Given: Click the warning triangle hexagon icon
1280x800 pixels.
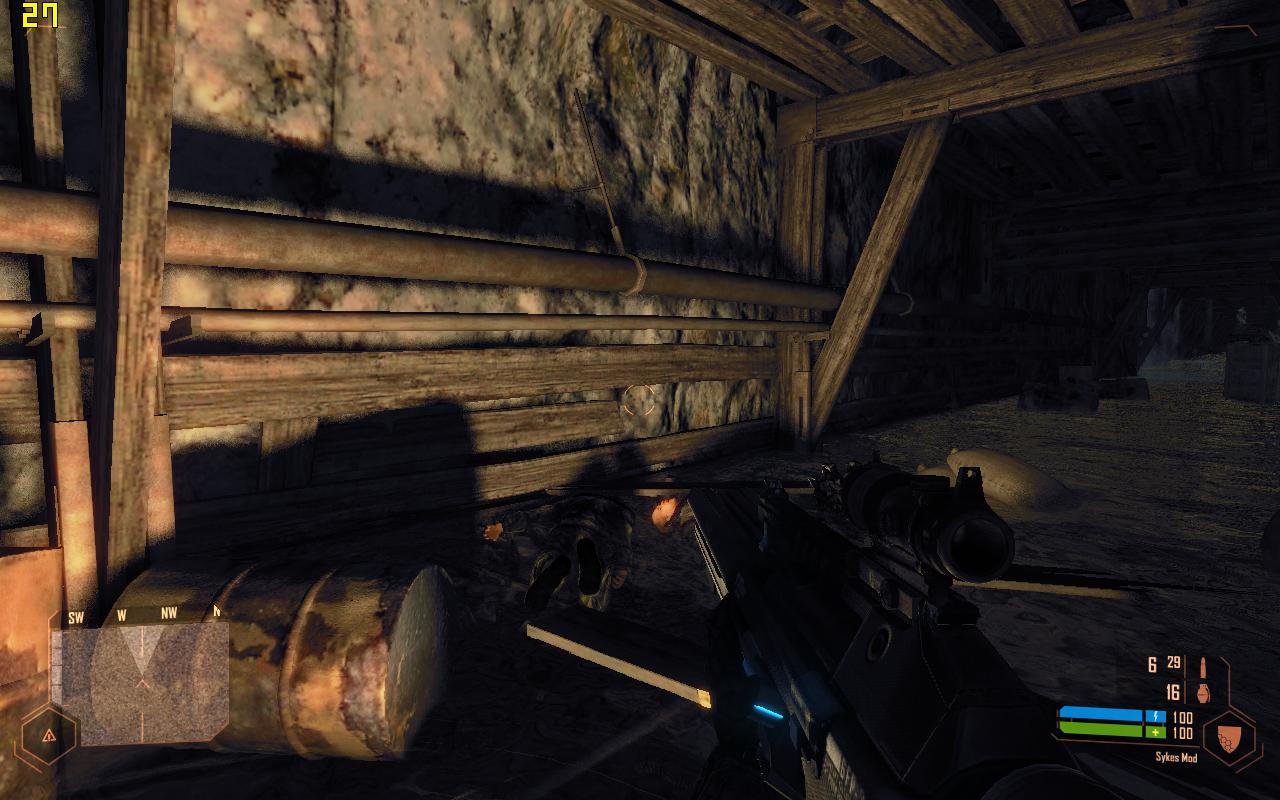Looking at the screenshot, I should (48, 737).
